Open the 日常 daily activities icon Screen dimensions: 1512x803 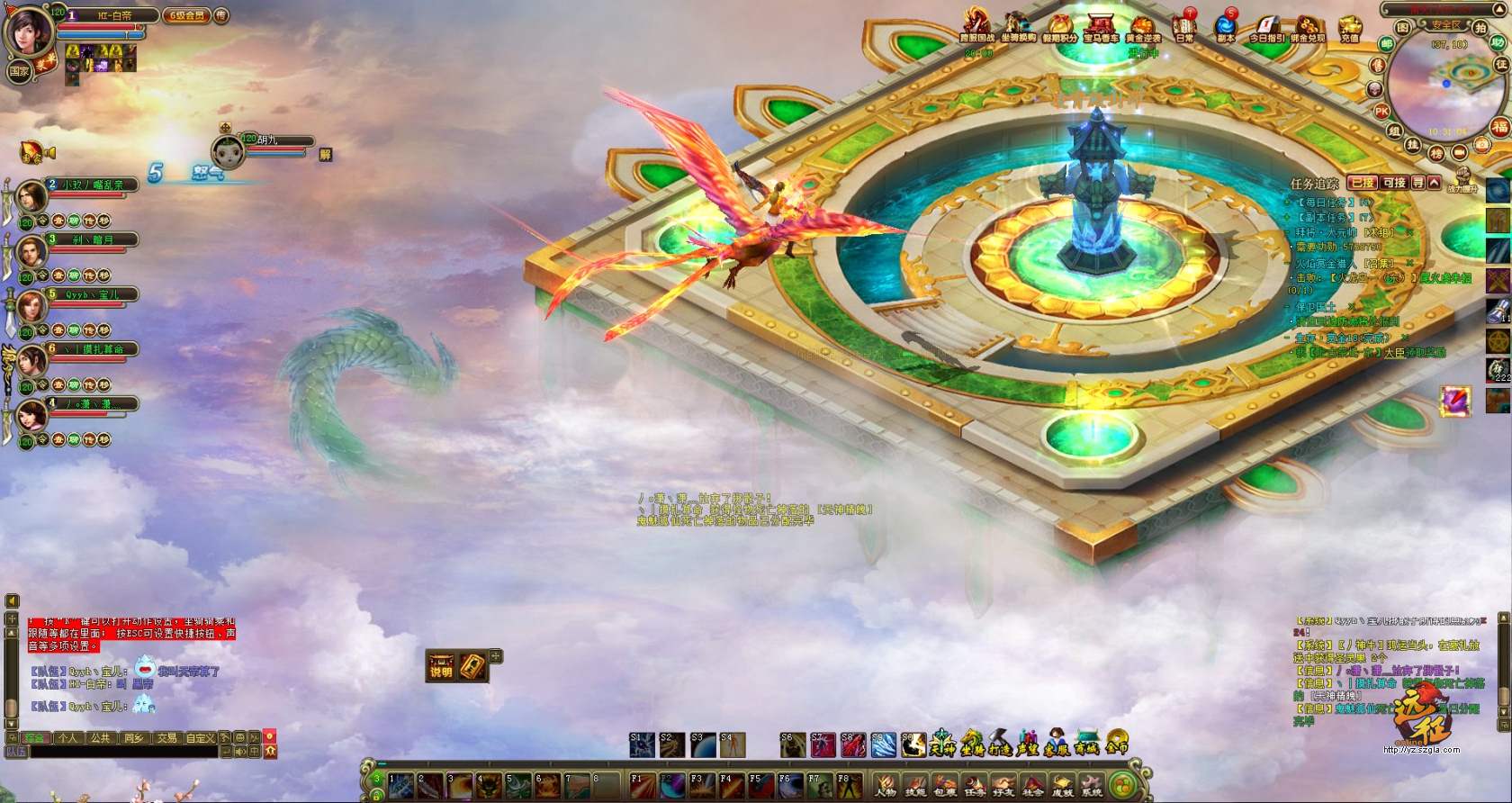point(1183,27)
